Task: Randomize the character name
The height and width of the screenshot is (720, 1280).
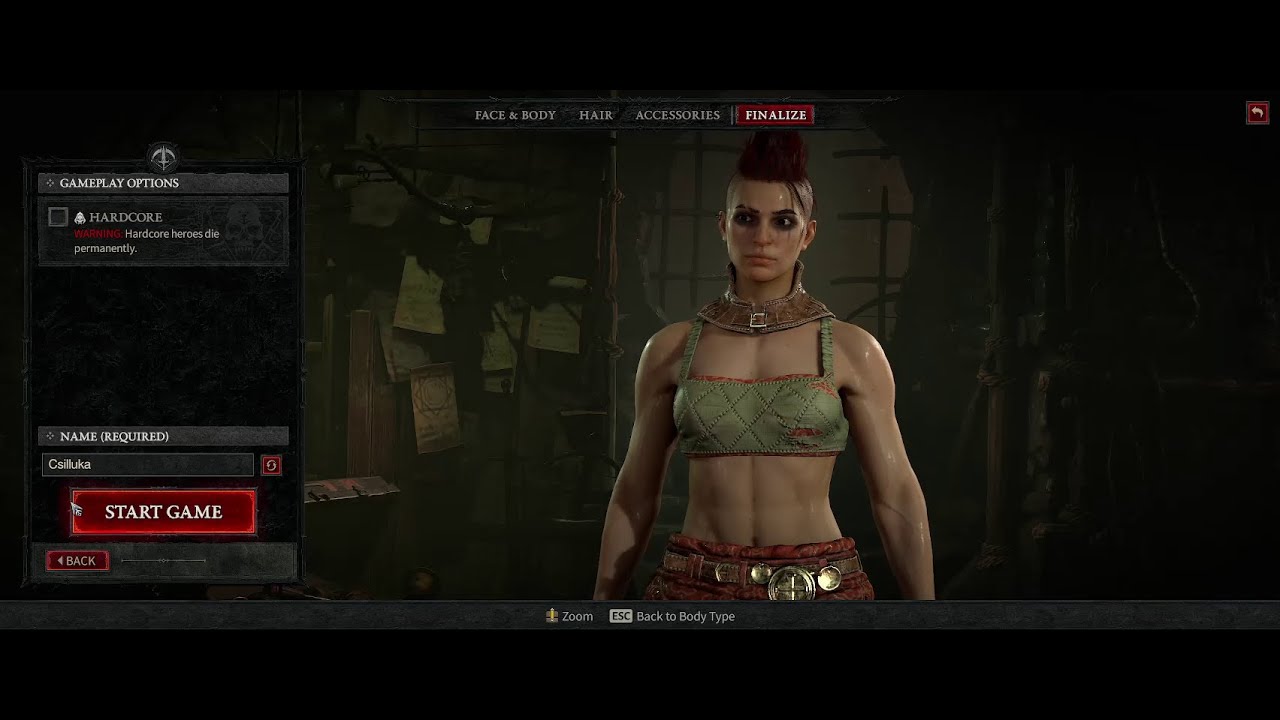Action: point(271,465)
